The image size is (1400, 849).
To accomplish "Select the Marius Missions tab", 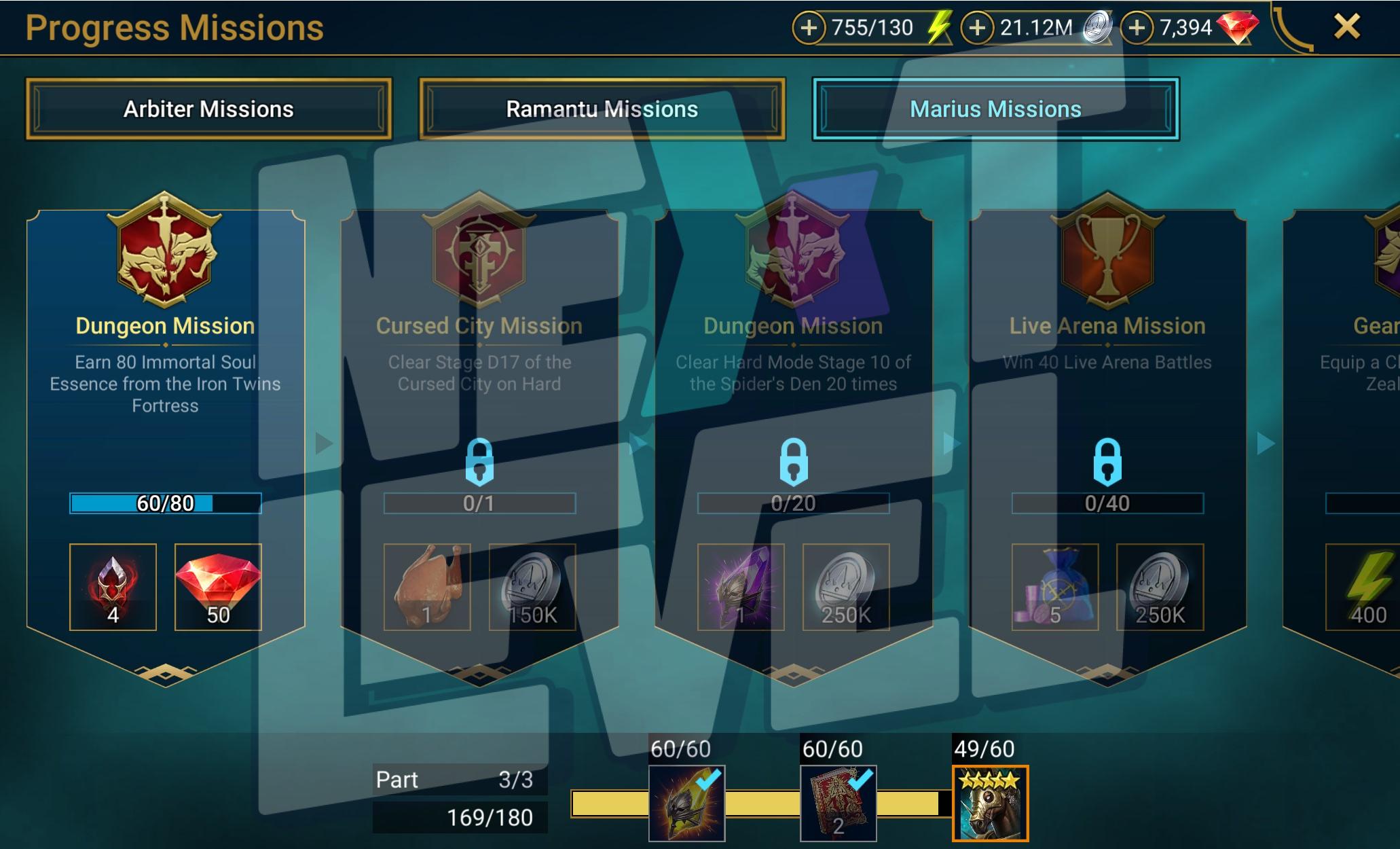I will point(995,109).
